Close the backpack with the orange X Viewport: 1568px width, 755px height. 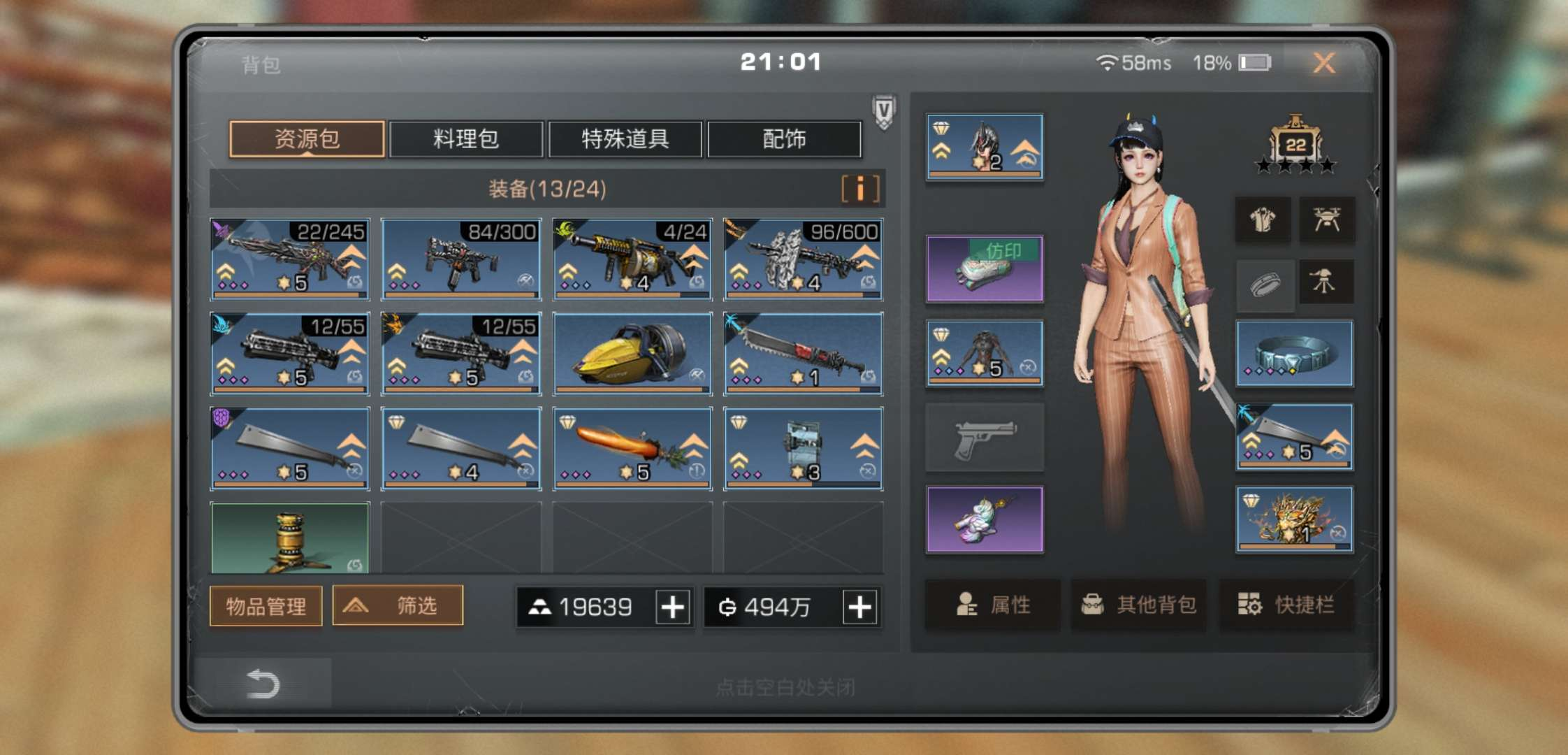tap(1323, 63)
